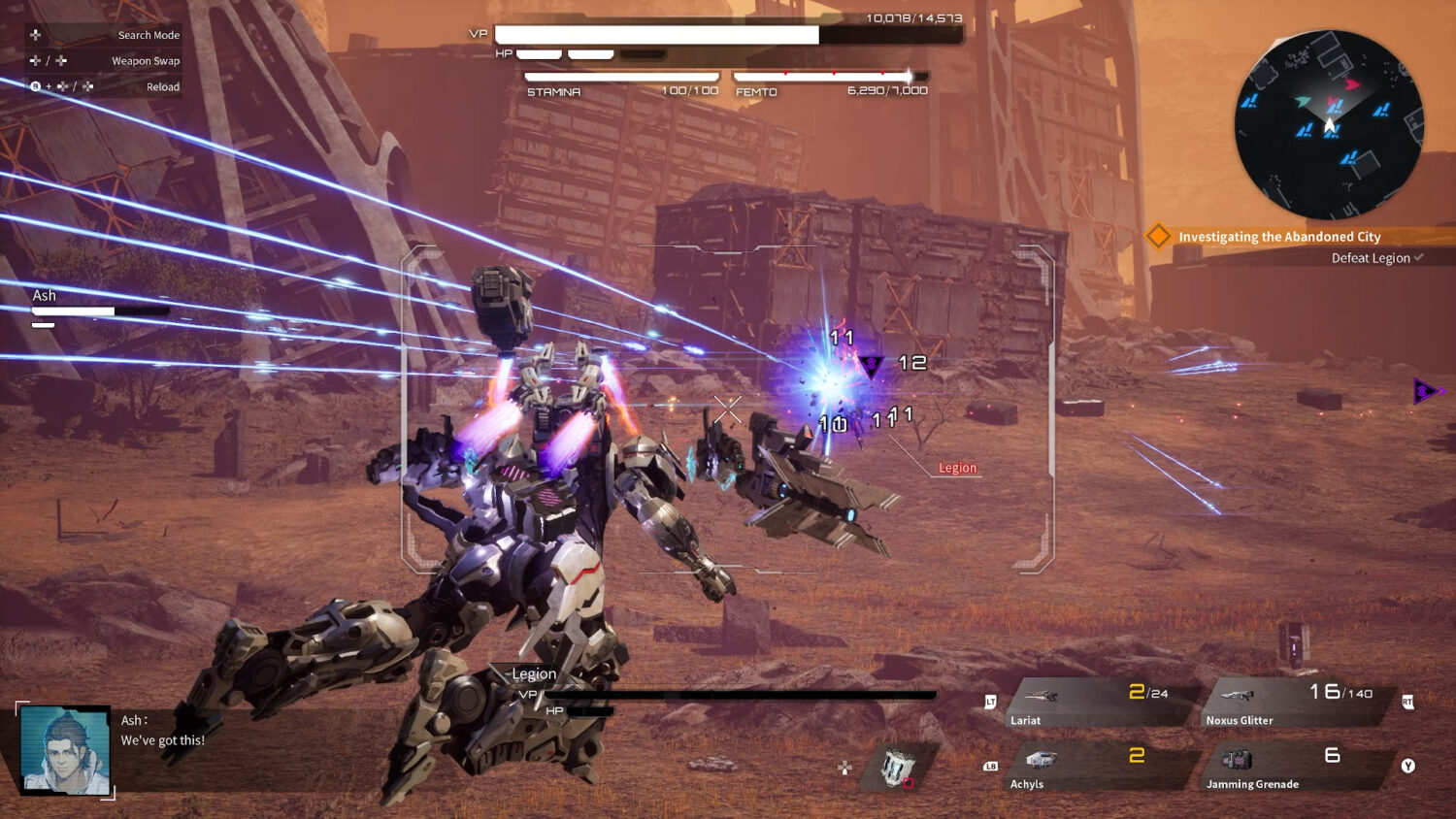Click the Defeat Legion objective entry
Screen dimensions: 1456x819
pos(1371,258)
